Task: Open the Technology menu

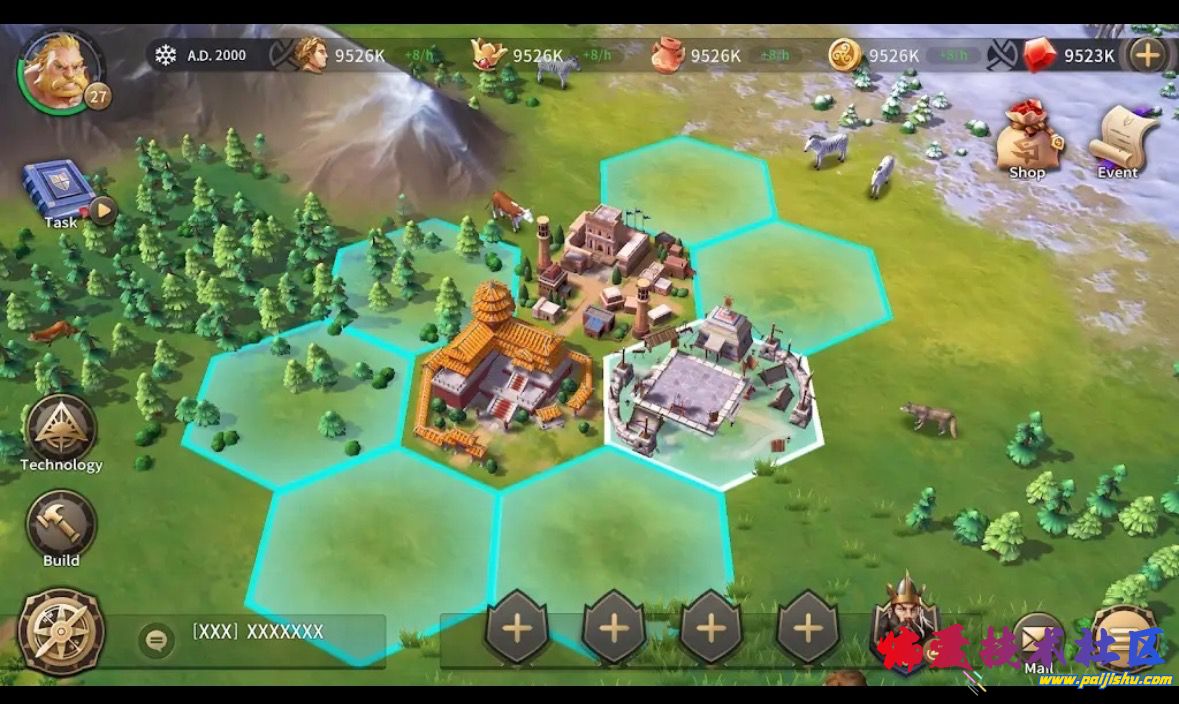Action: click(x=61, y=430)
